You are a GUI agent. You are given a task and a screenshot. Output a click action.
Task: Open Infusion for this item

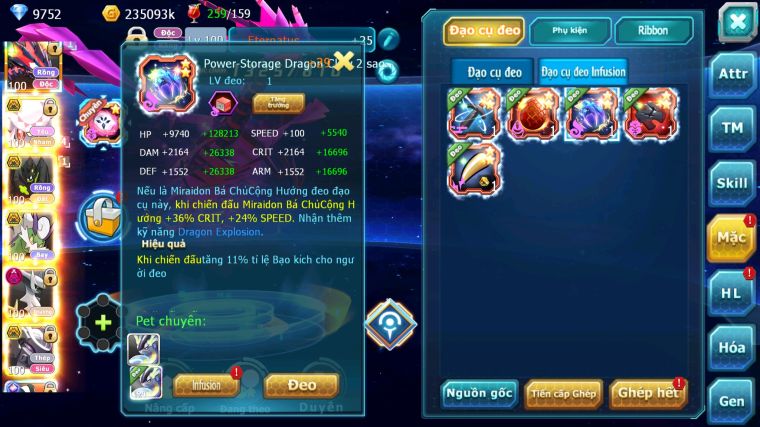pos(206,385)
